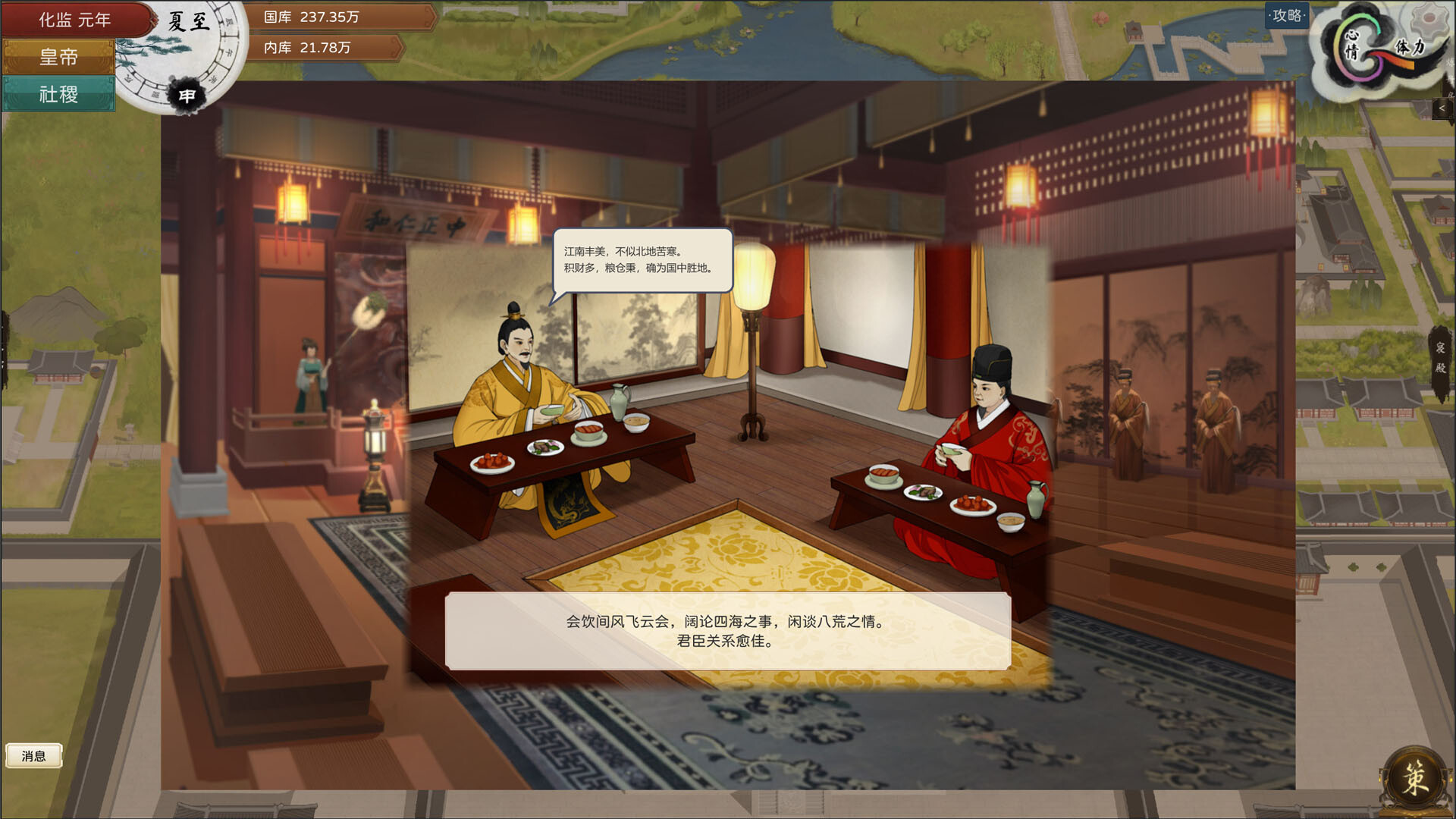Screen dimensions: 1456x819
Task: Switch to the 皇帝 tab
Action: 59,57
